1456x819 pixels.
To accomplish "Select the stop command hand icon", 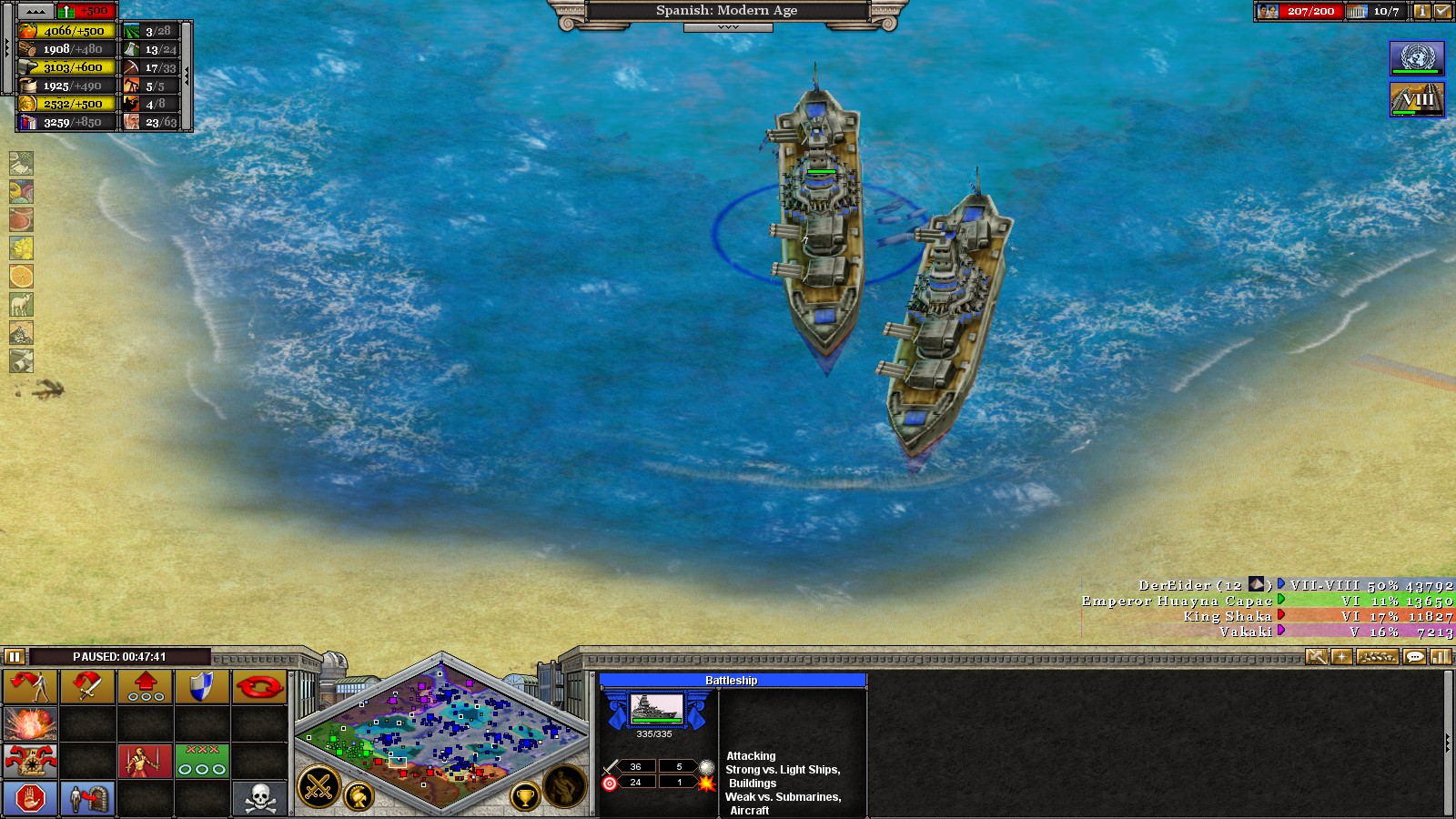I will tap(29, 798).
